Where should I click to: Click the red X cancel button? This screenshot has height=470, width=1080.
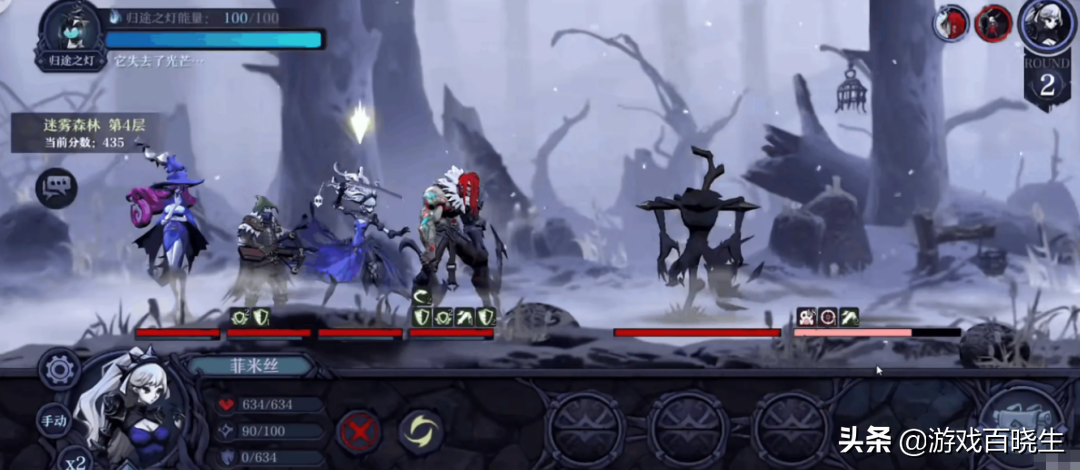359,432
